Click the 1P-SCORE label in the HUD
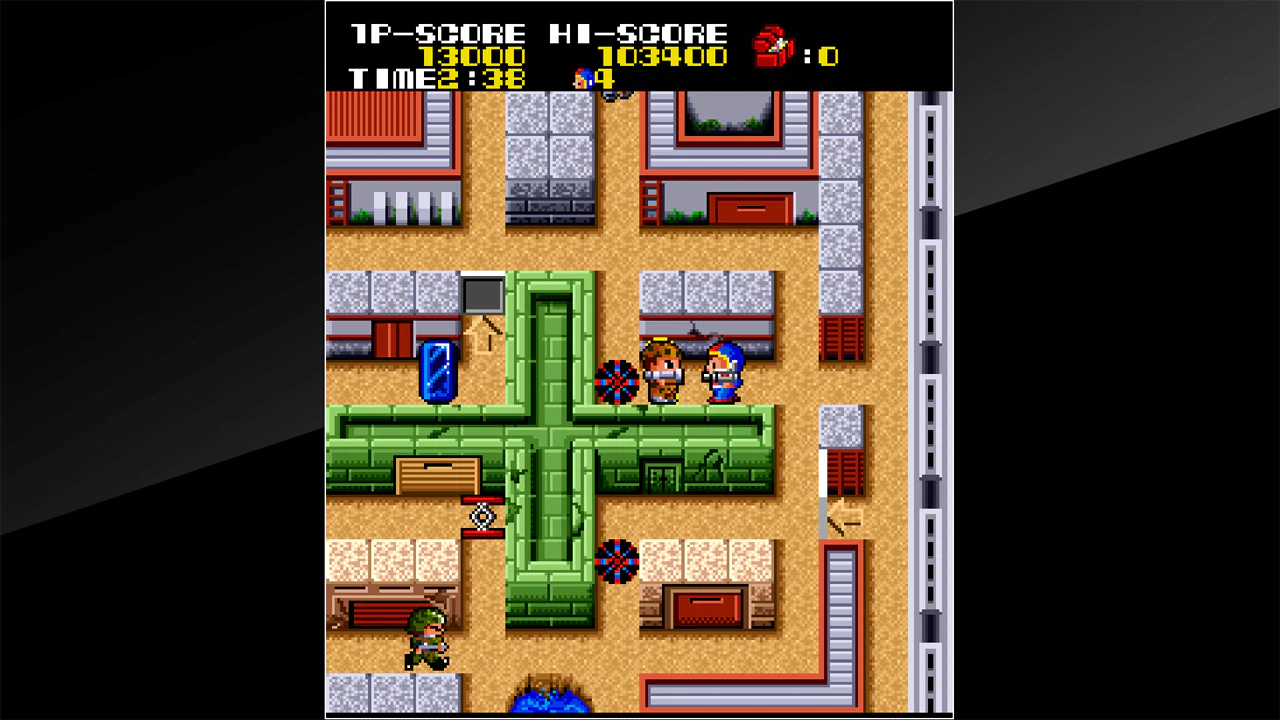The width and height of the screenshot is (1280, 720). point(435,31)
